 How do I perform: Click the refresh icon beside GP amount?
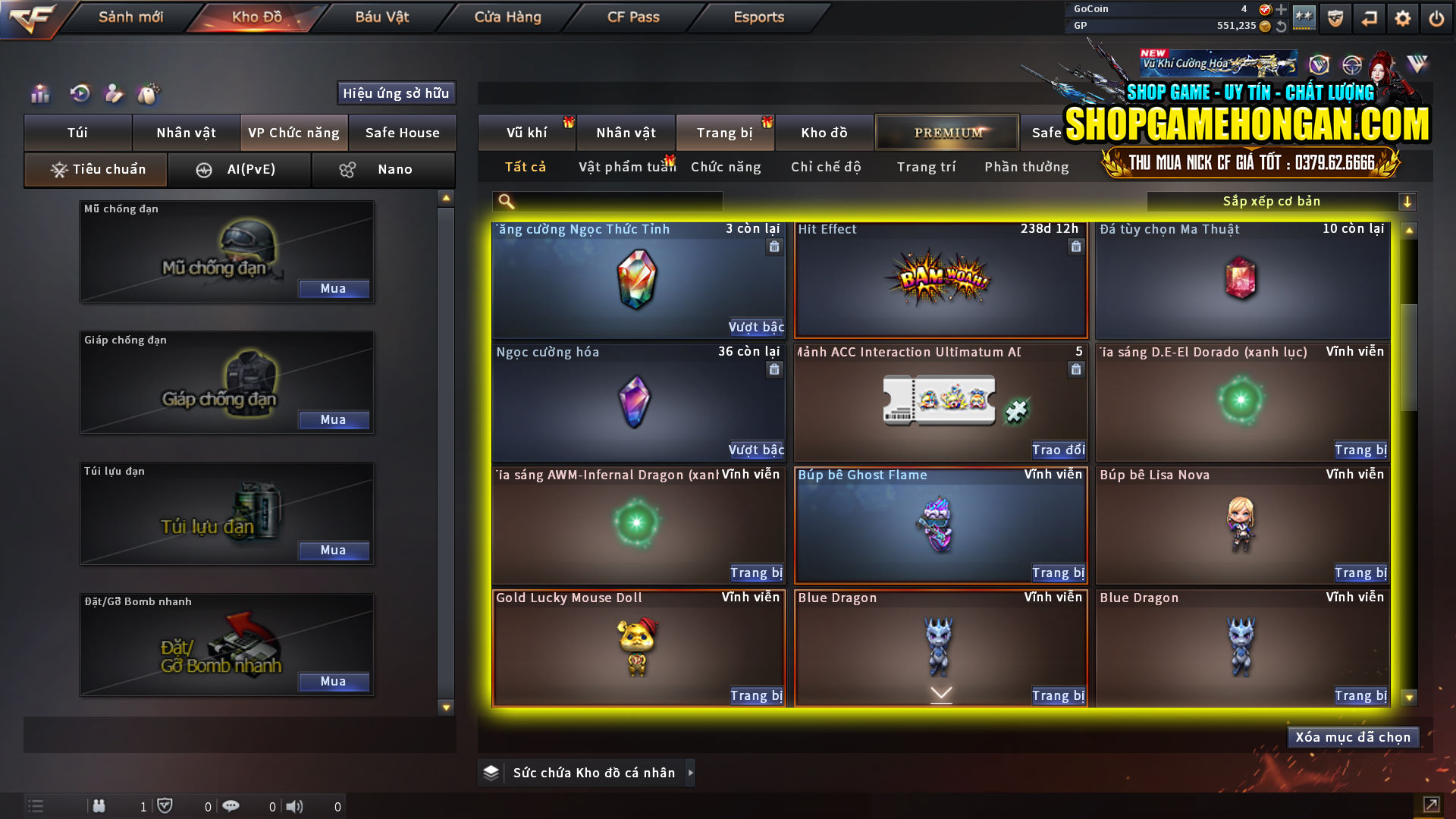[x=1280, y=25]
